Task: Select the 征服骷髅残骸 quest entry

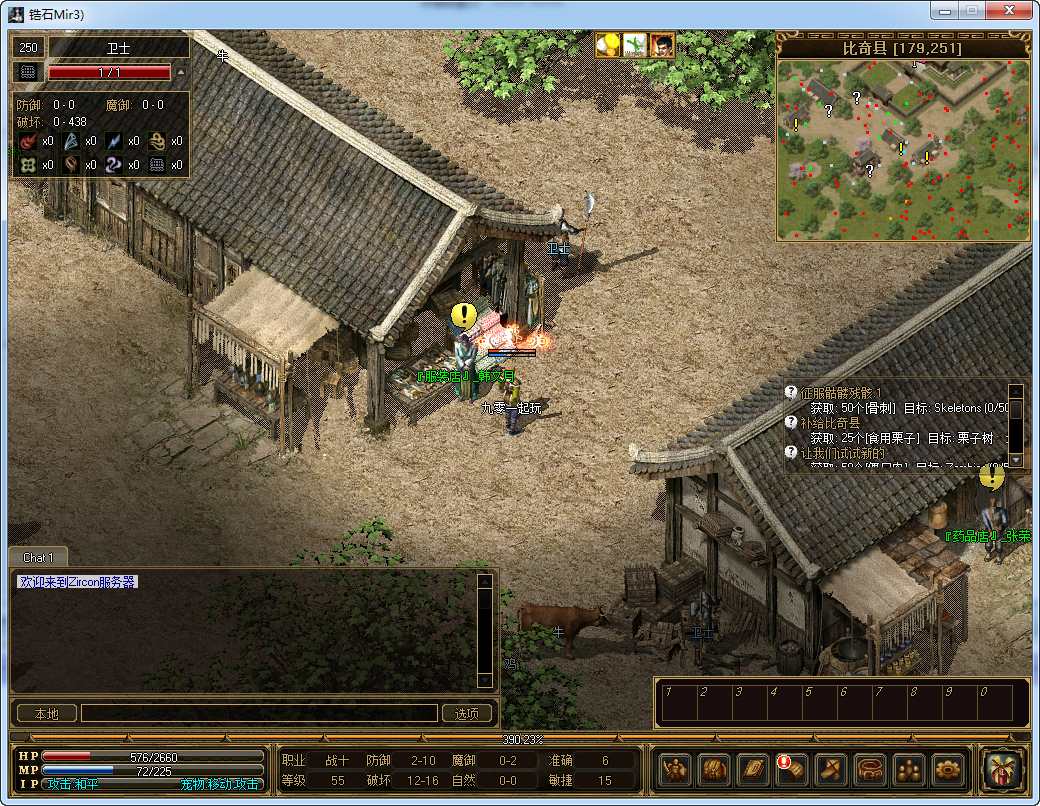Action: click(840, 393)
